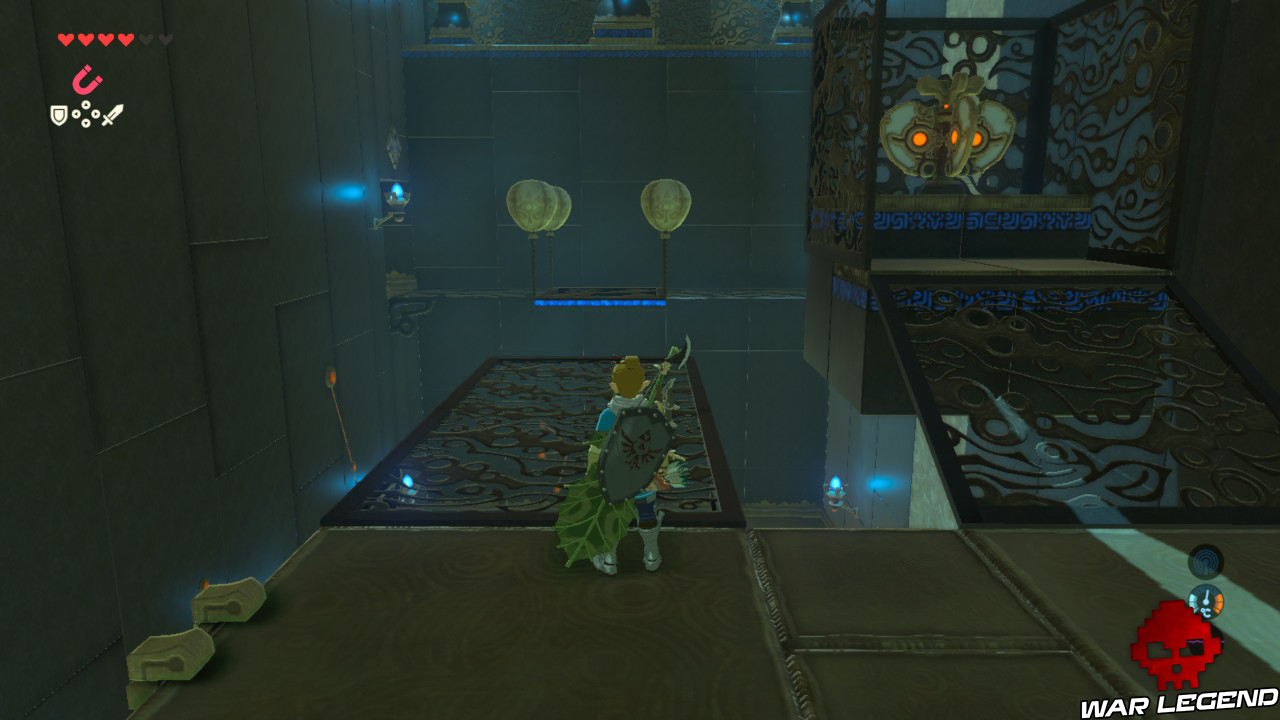This screenshot has width=1280, height=720.
Task: Click the temperature gauge showing degrees Celsius
Action: (x=1206, y=601)
